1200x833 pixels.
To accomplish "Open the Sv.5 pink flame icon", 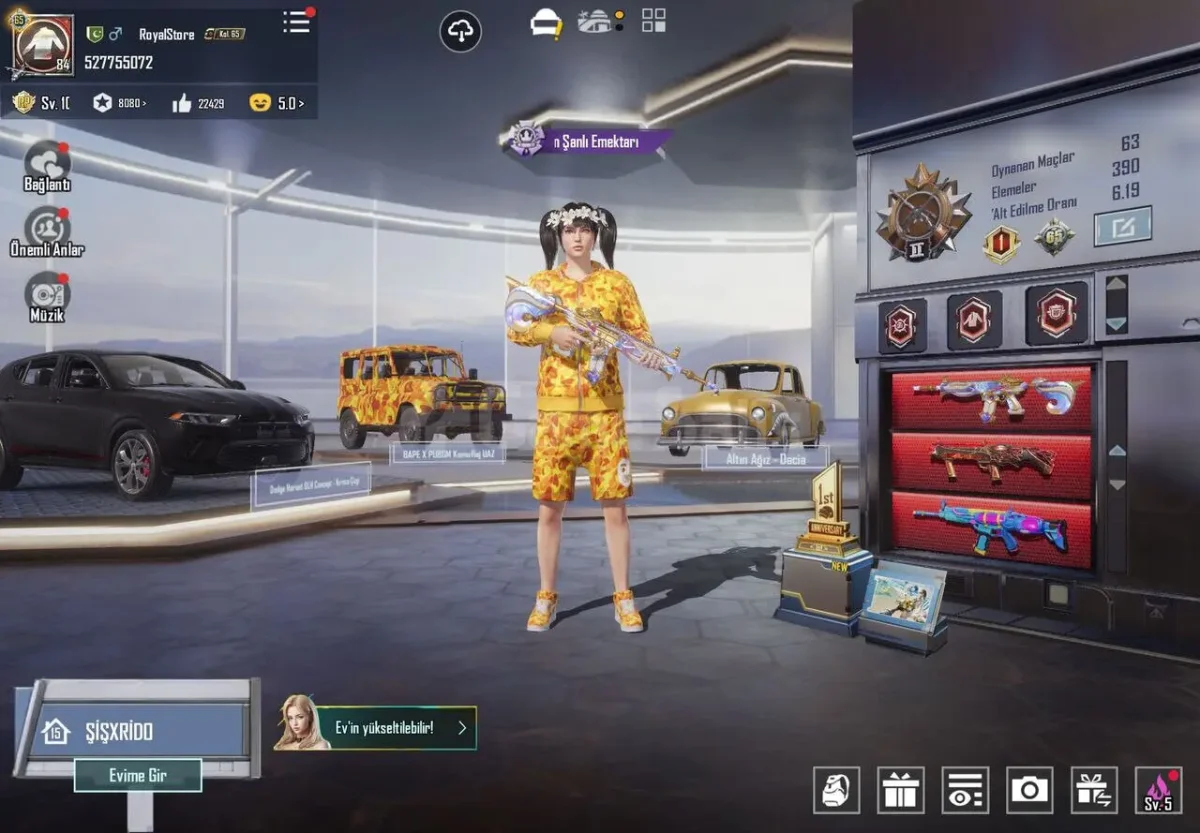I will pos(1158,790).
